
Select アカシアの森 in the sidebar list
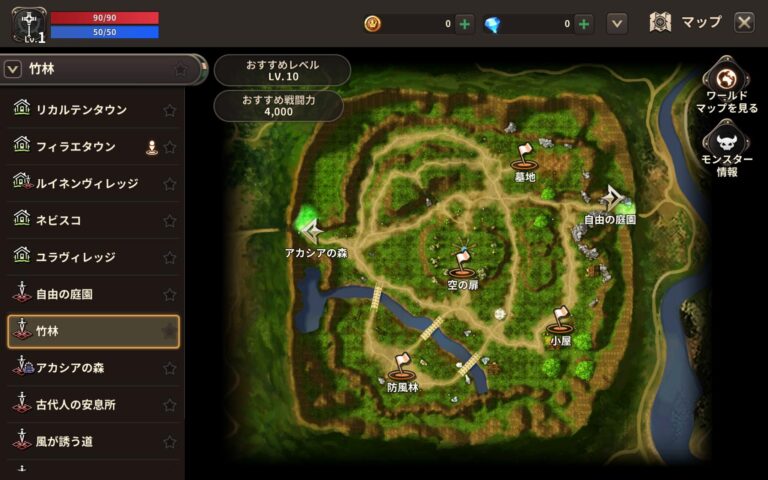(70, 368)
